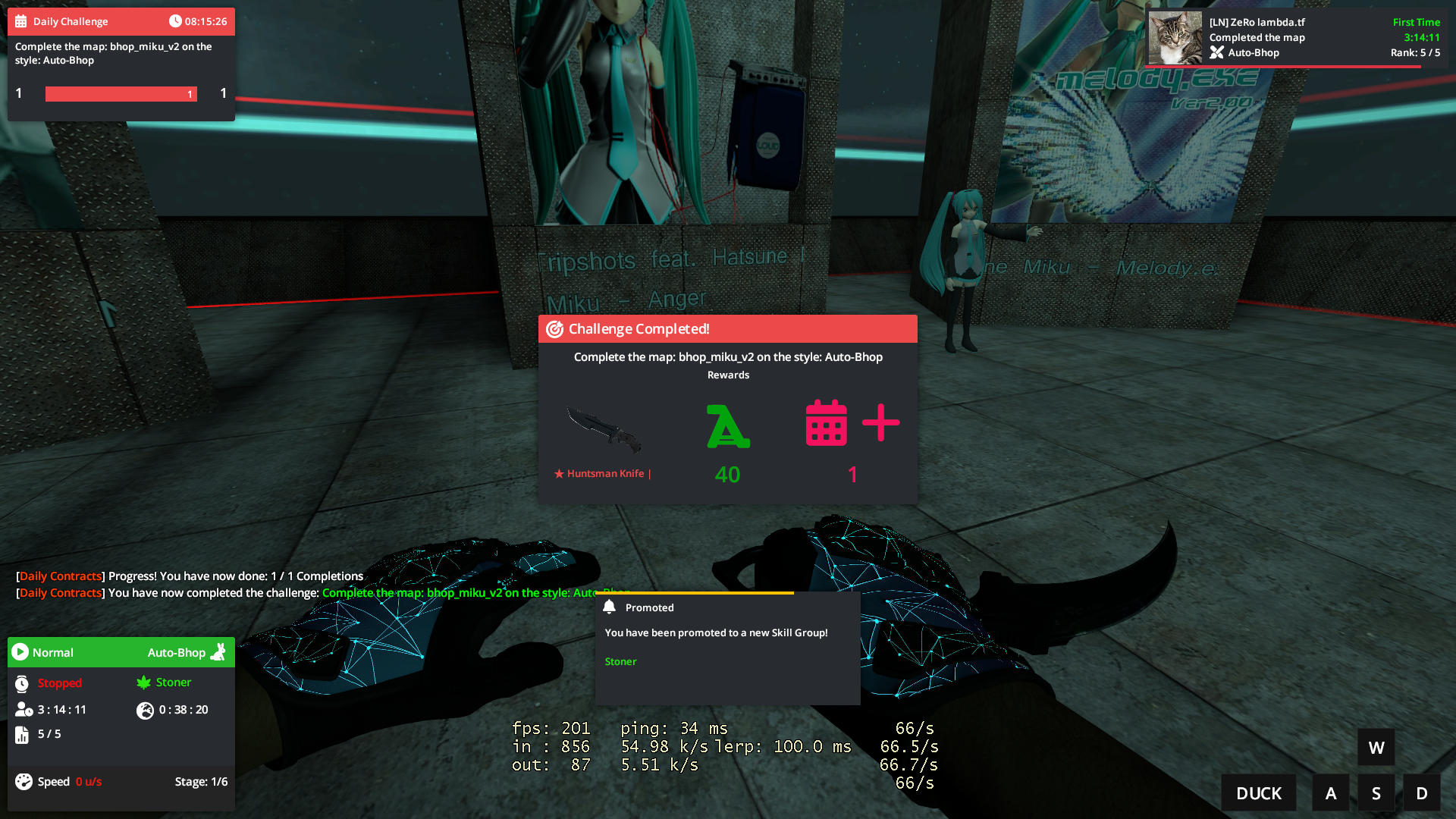Click the target icon on Challenge Completed banner
Screen dimensions: 1456x819
pyautogui.click(x=554, y=328)
